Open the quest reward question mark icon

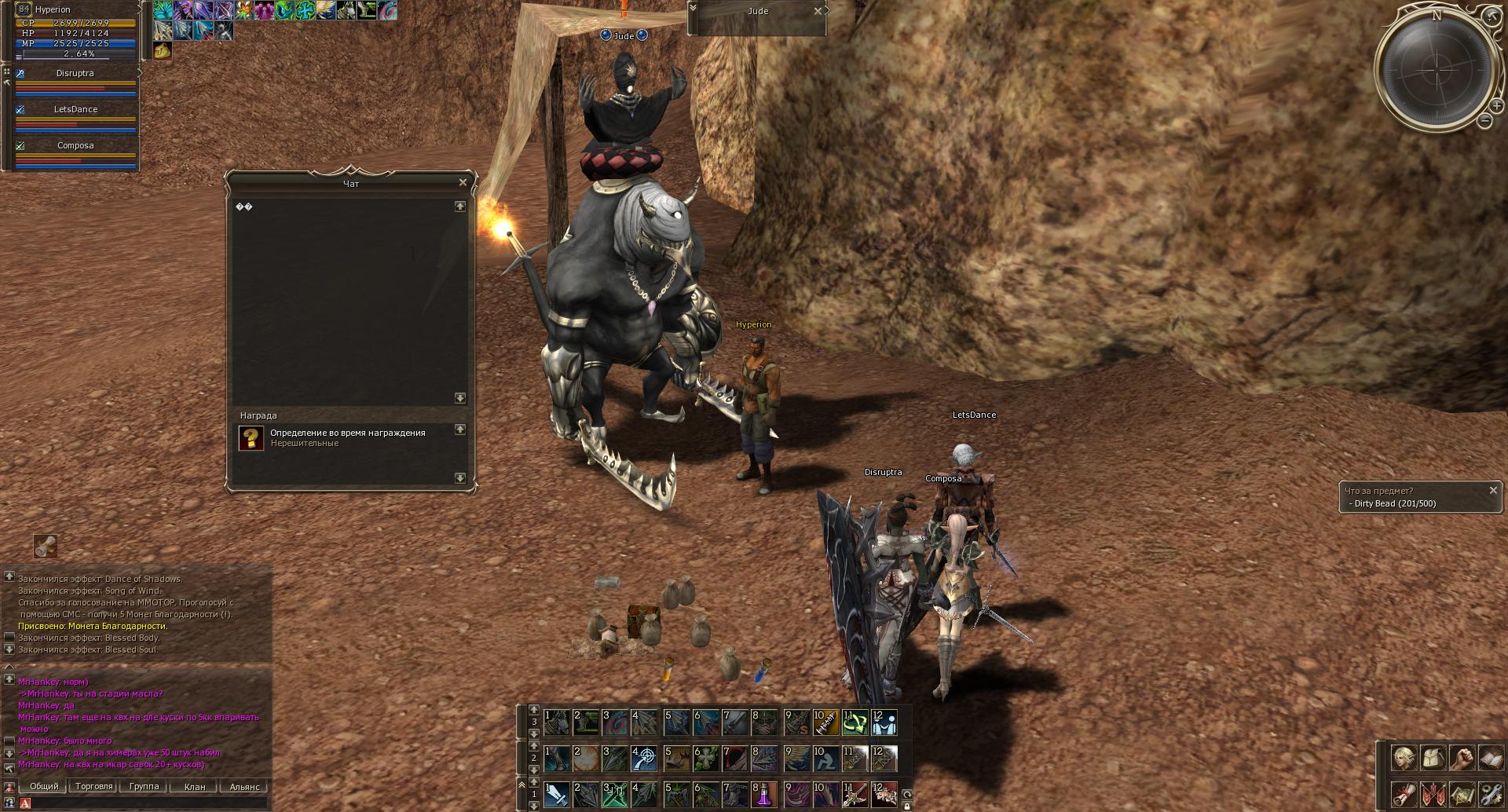point(251,438)
